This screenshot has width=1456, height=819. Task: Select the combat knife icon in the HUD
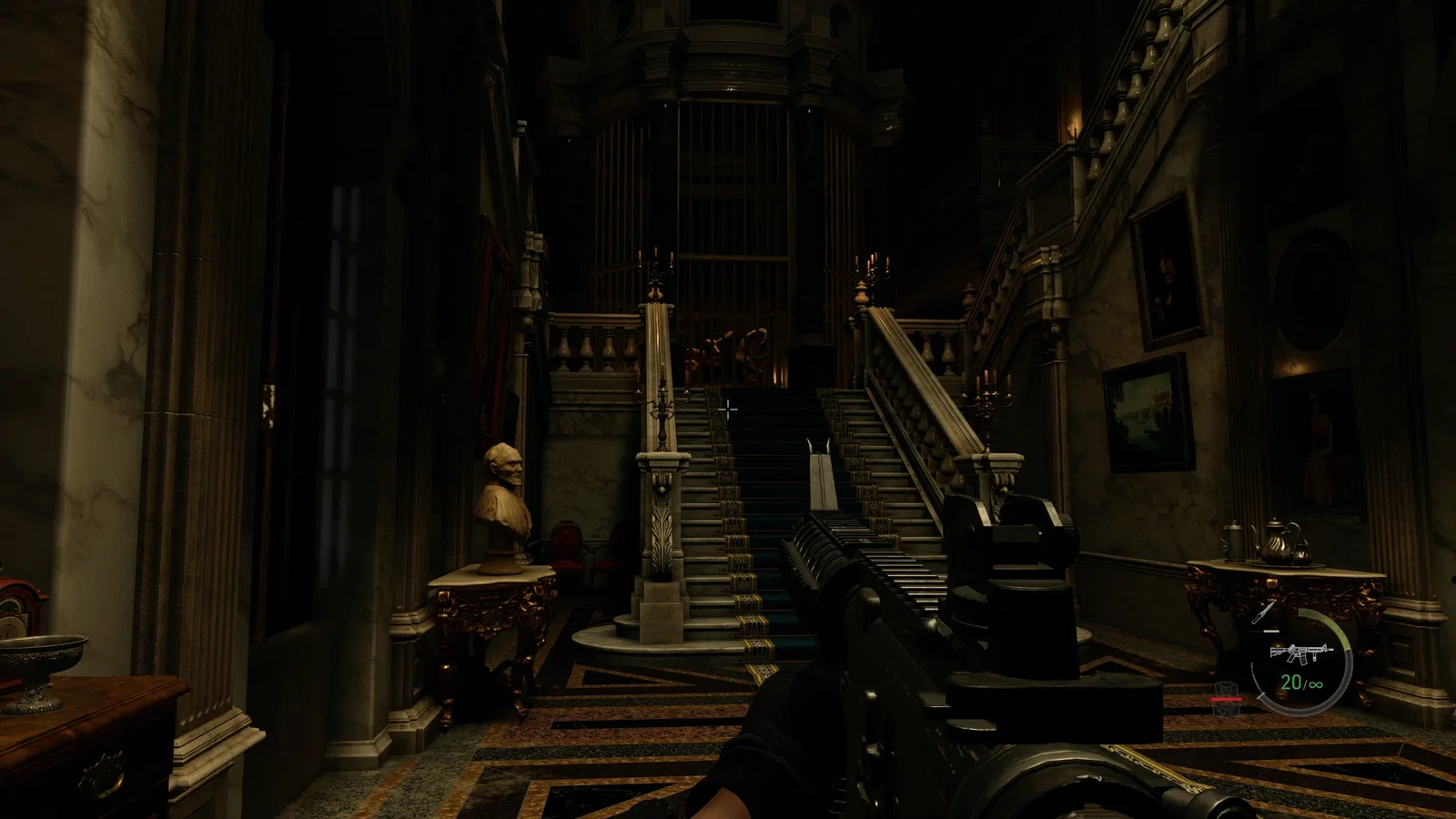(x=1263, y=613)
